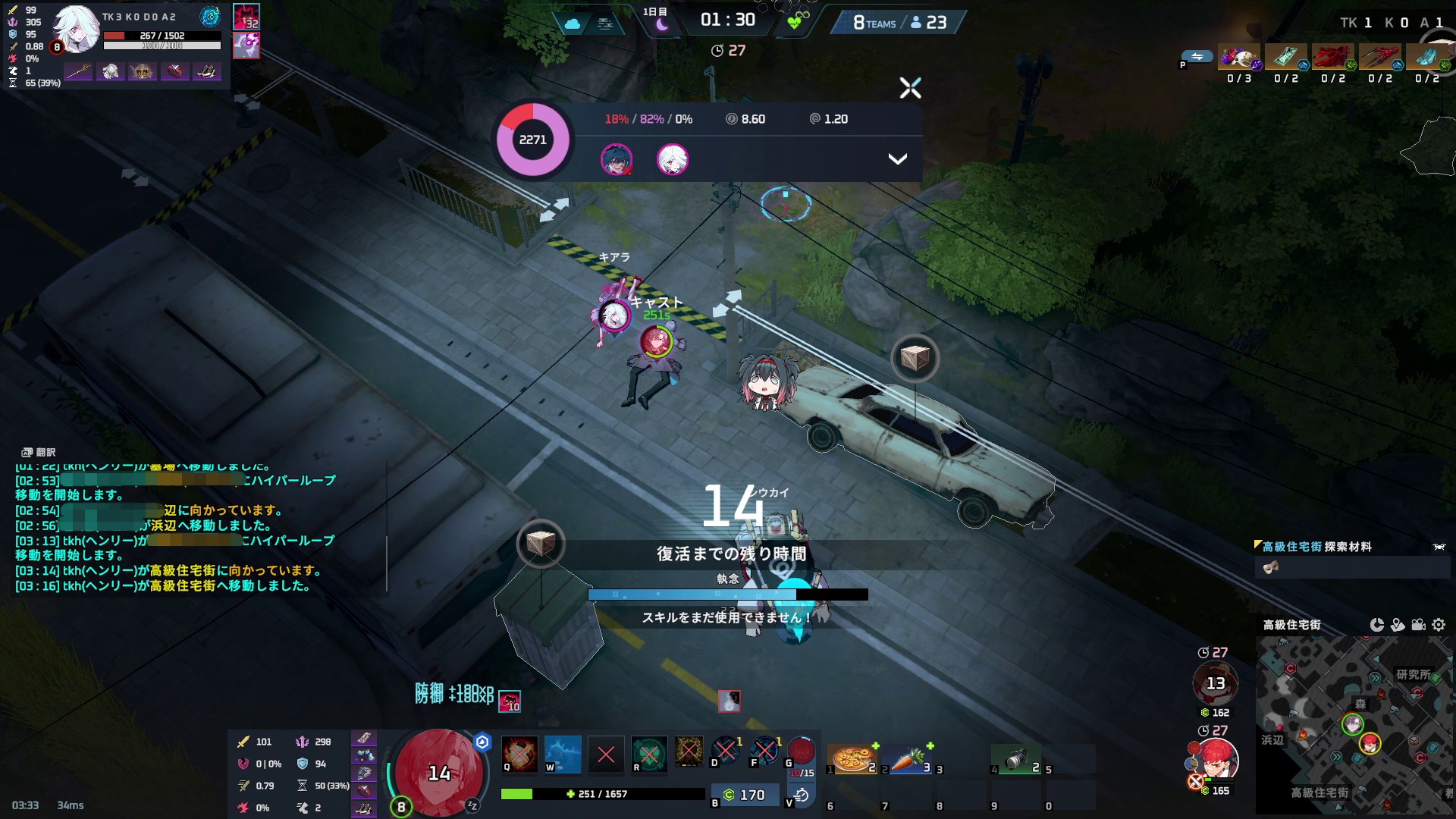Expand the damage details chevron

[x=897, y=159]
